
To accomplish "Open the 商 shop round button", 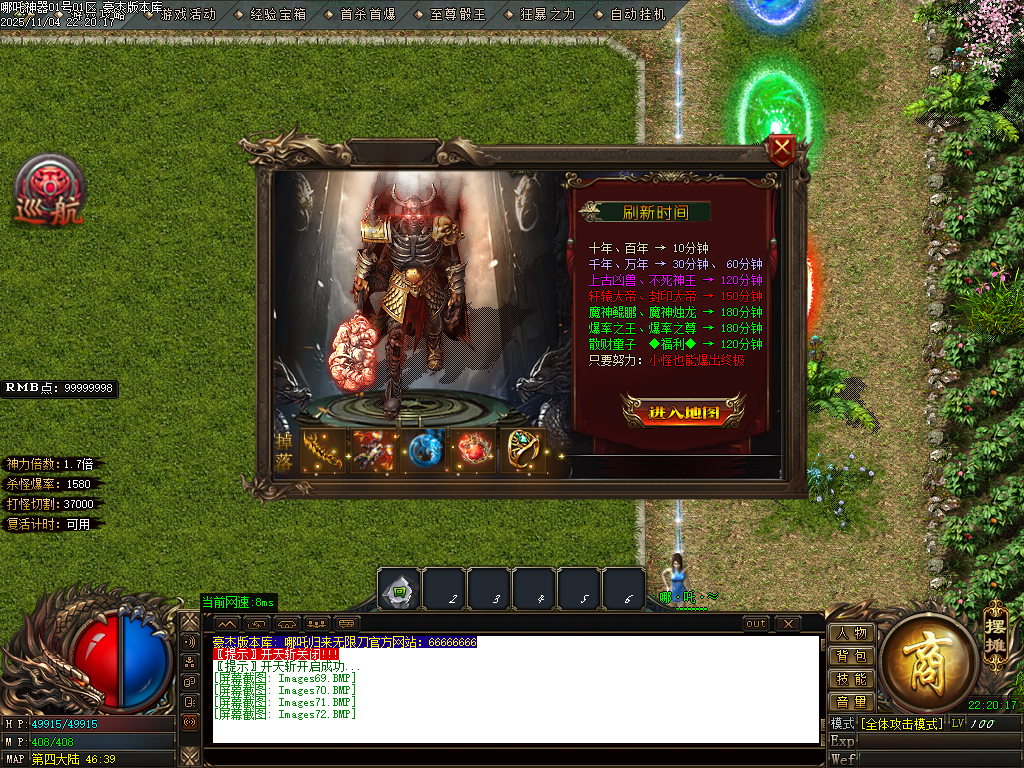I will 927,656.
